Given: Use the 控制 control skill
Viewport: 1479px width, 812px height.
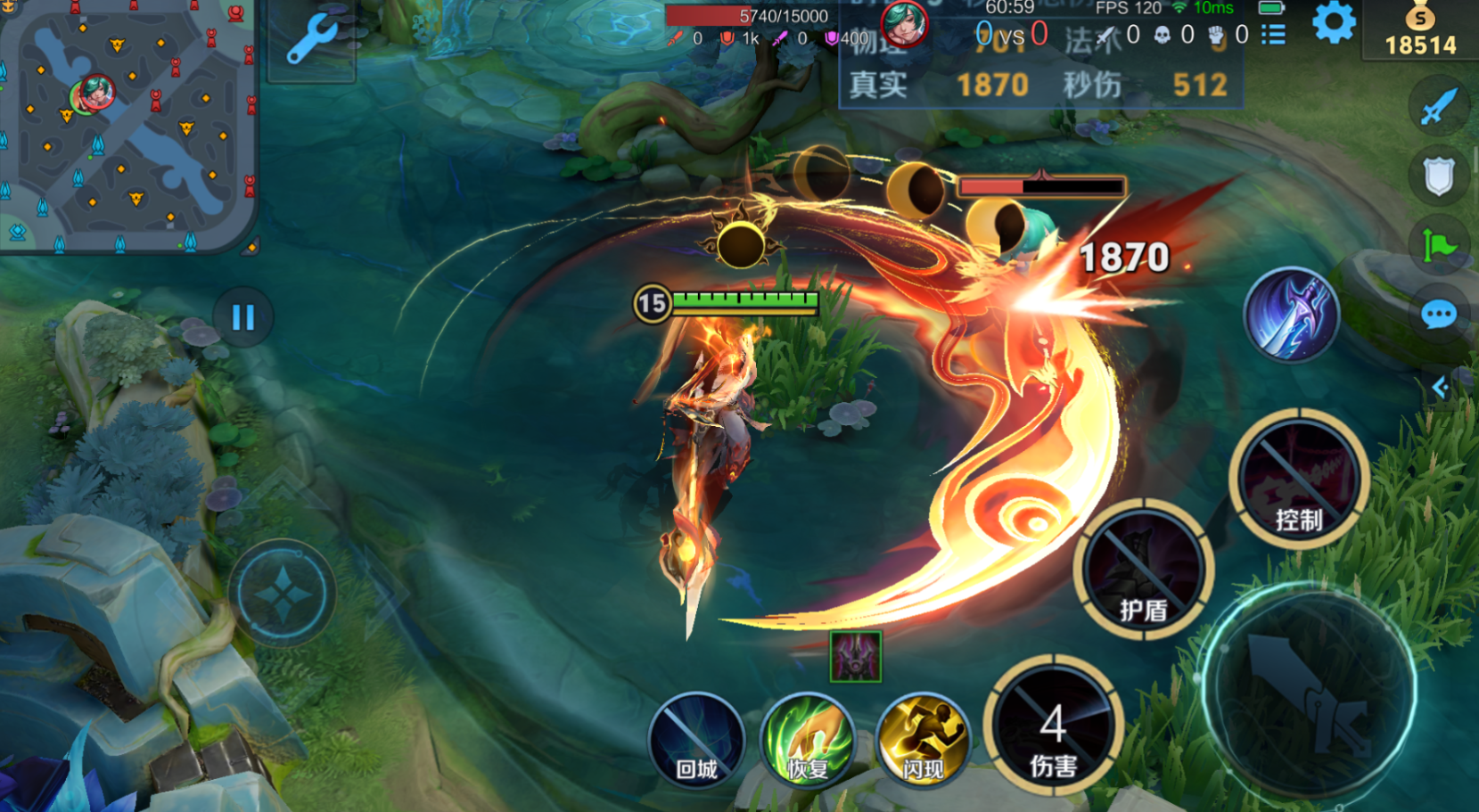Looking at the screenshot, I should pyautogui.click(x=1298, y=479).
